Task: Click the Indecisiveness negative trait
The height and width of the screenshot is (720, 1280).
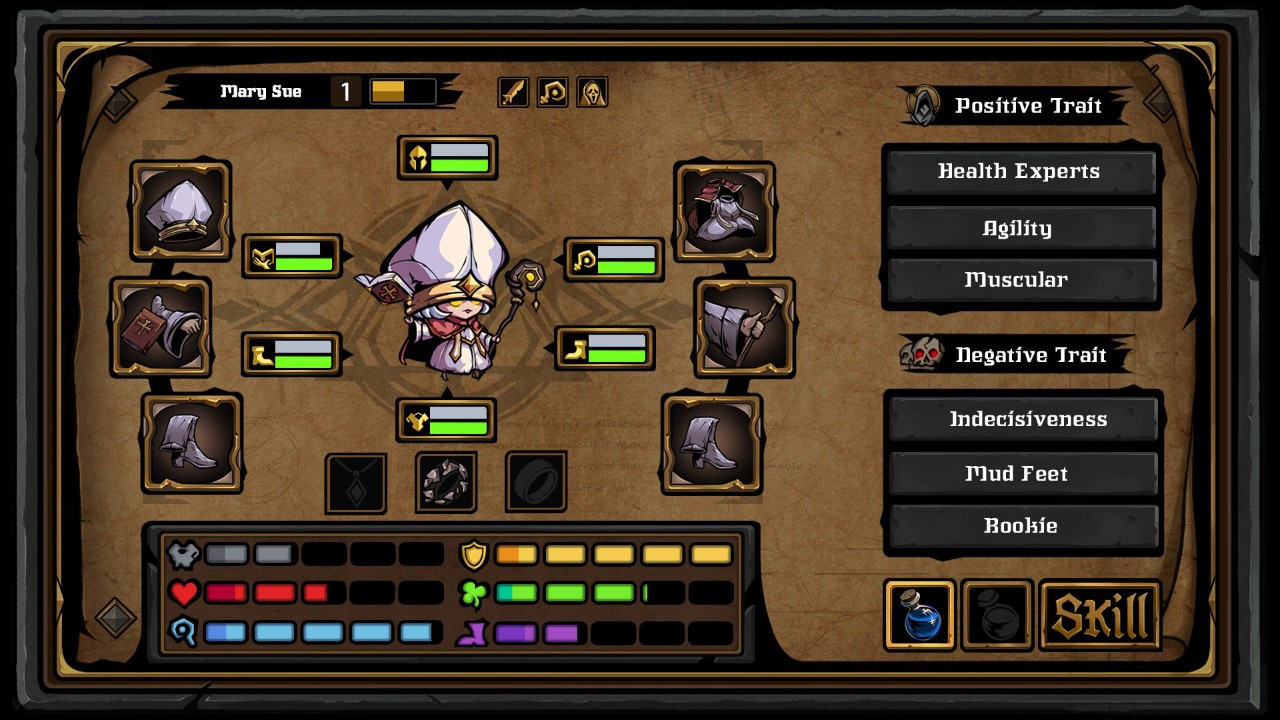Action: (x=1023, y=419)
